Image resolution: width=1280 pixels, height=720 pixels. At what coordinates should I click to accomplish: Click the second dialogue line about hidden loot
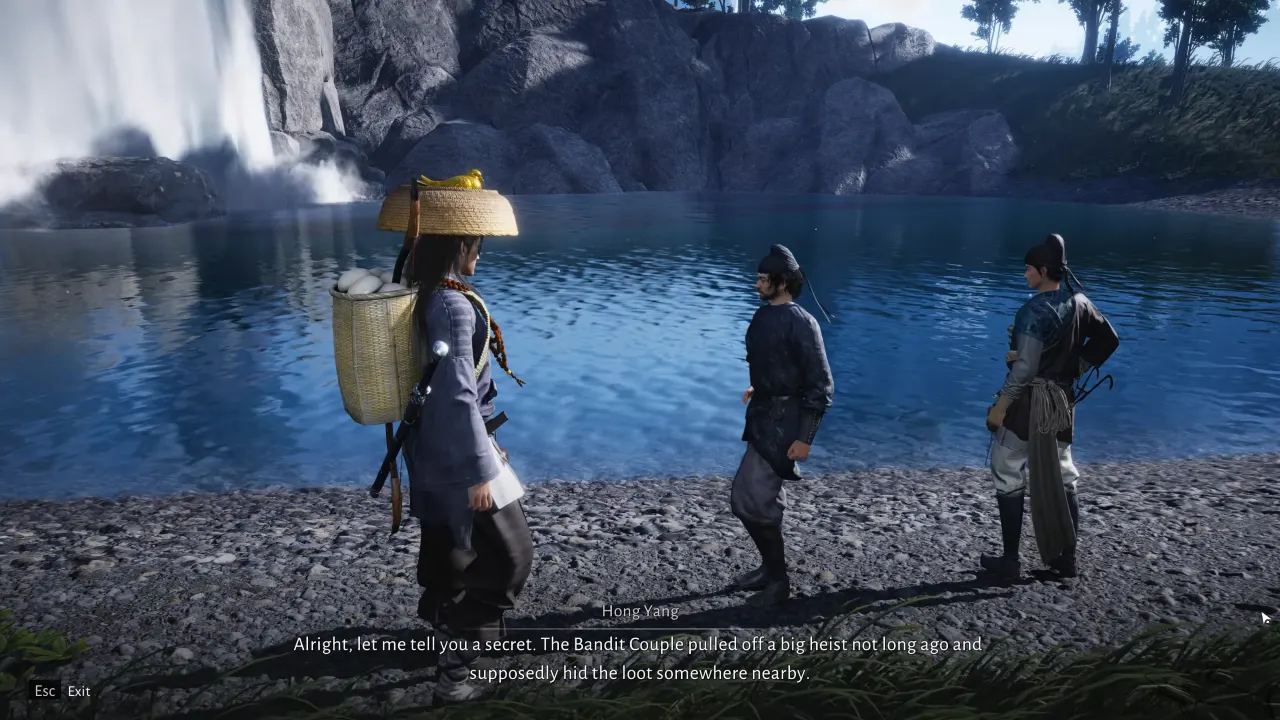[x=640, y=672]
